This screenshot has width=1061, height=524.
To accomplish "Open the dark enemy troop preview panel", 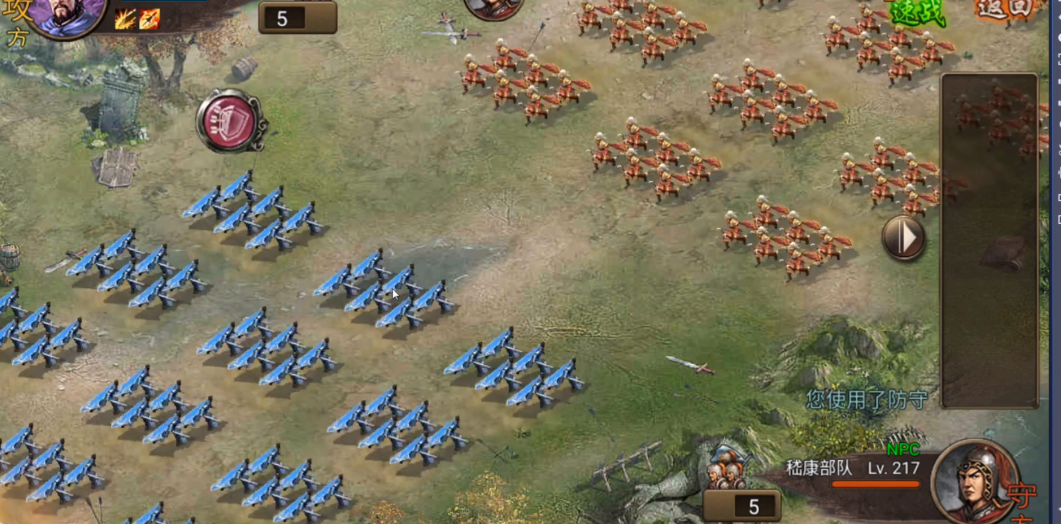I will (989, 240).
